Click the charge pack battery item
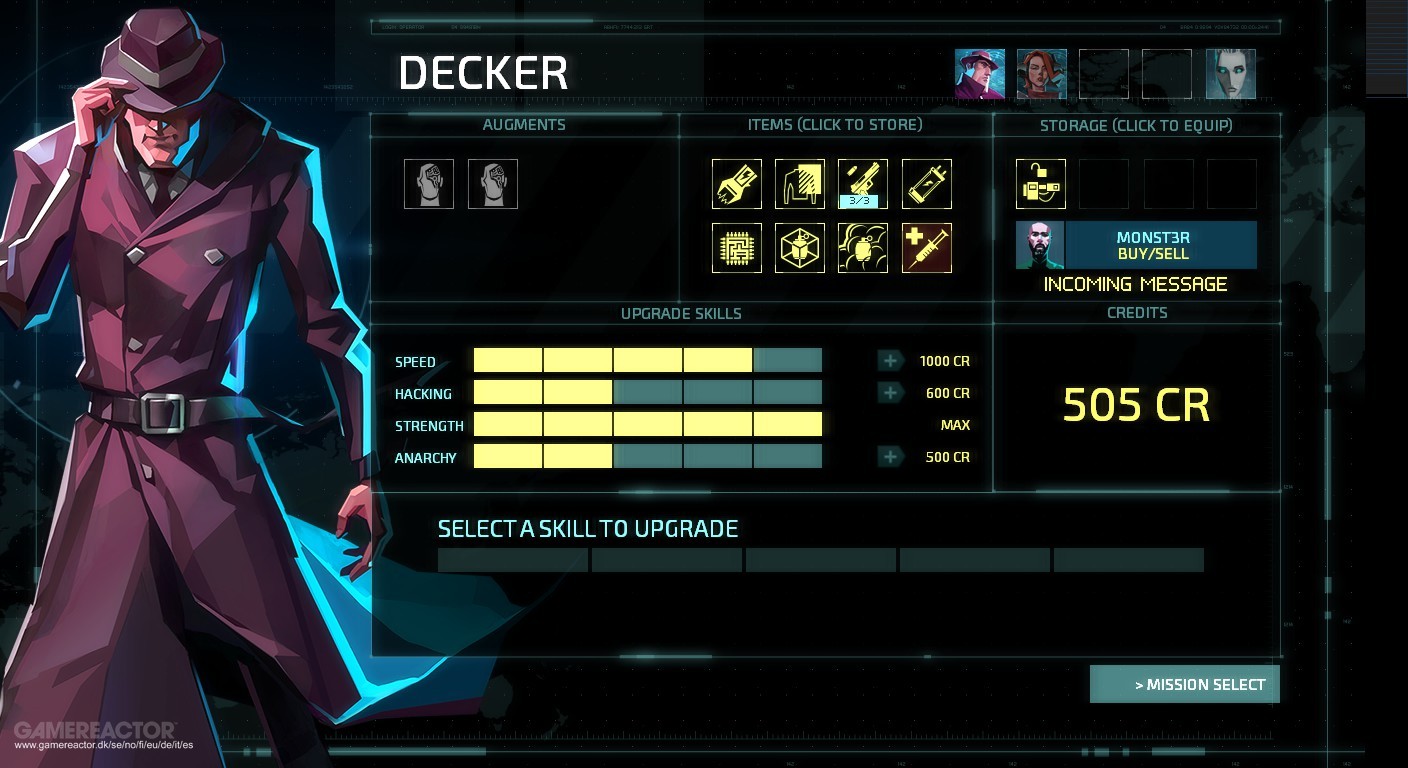Viewport: 1408px width, 768px height. click(927, 184)
